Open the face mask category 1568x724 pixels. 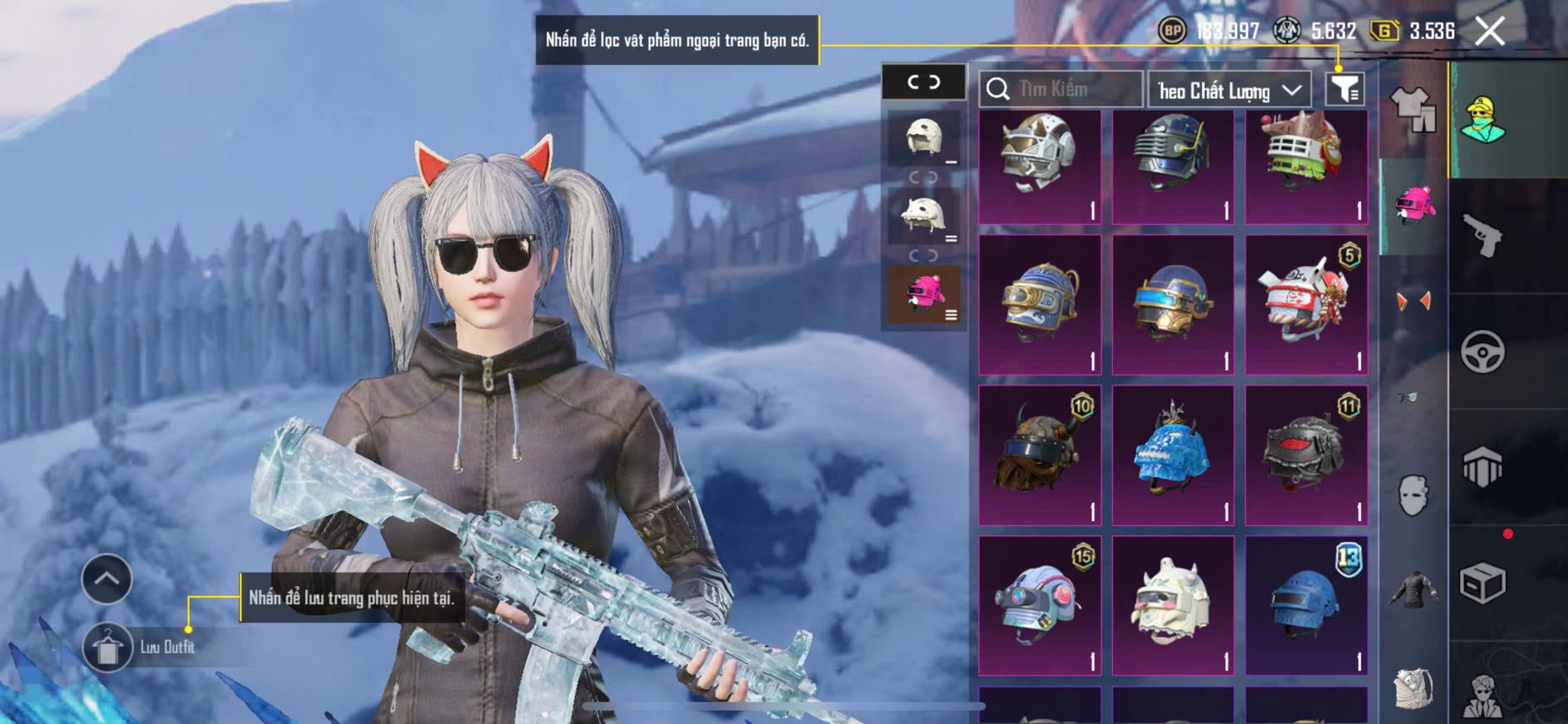coord(1412,495)
